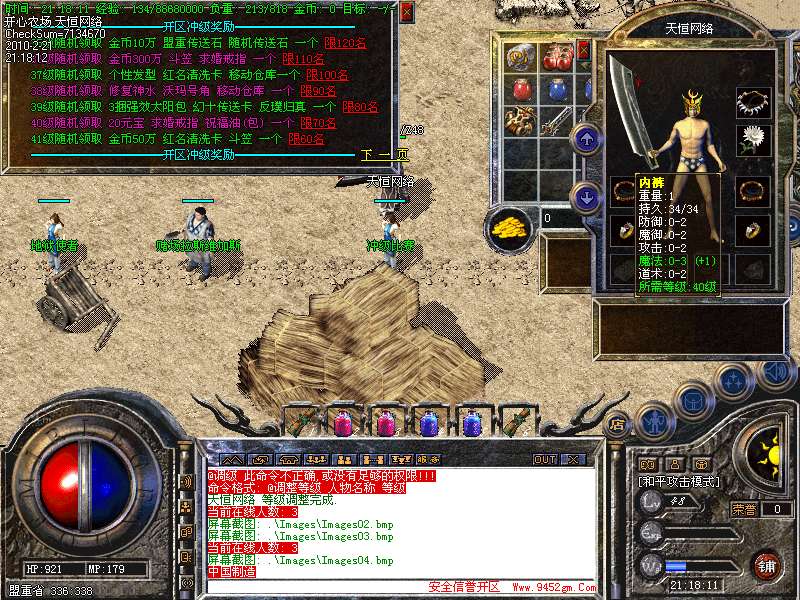Image resolution: width=800 pixels, height=600 pixels.
Task: Close the level reward dialog
Action: pos(406,13)
